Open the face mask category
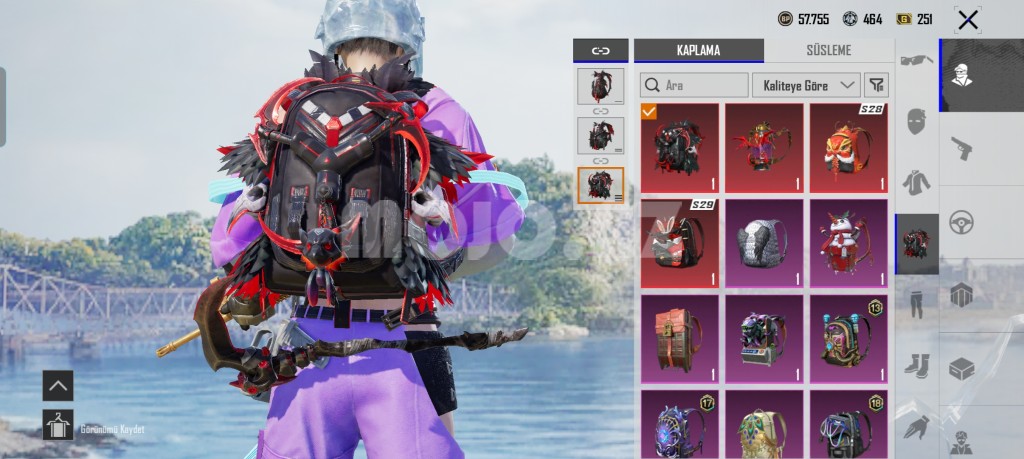The image size is (1024, 459). [x=916, y=122]
